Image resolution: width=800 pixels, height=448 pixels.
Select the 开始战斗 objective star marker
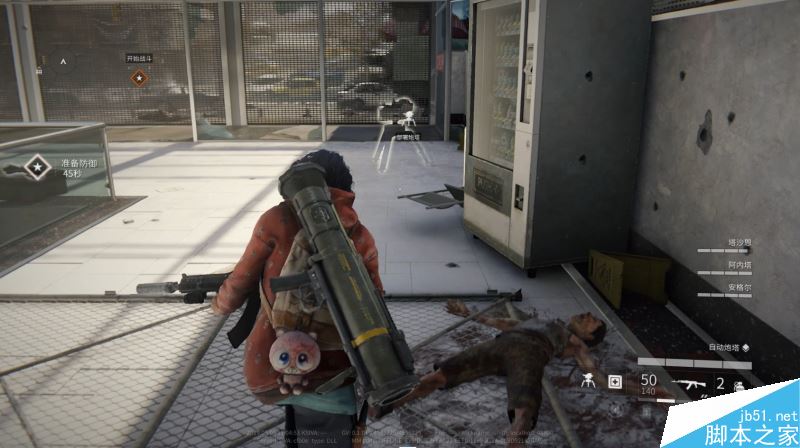click(138, 76)
